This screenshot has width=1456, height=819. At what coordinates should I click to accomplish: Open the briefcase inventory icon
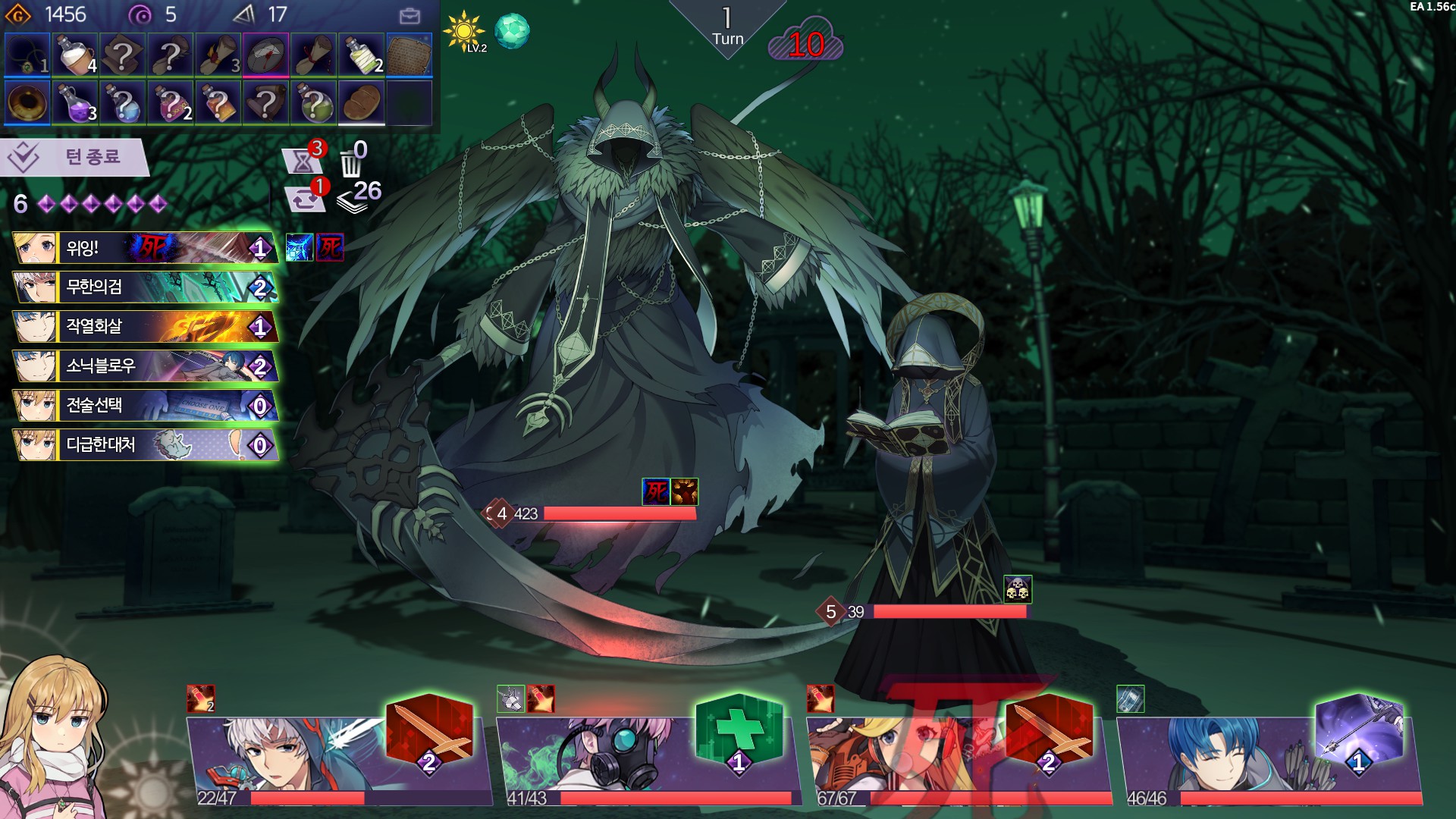pos(409,16)
